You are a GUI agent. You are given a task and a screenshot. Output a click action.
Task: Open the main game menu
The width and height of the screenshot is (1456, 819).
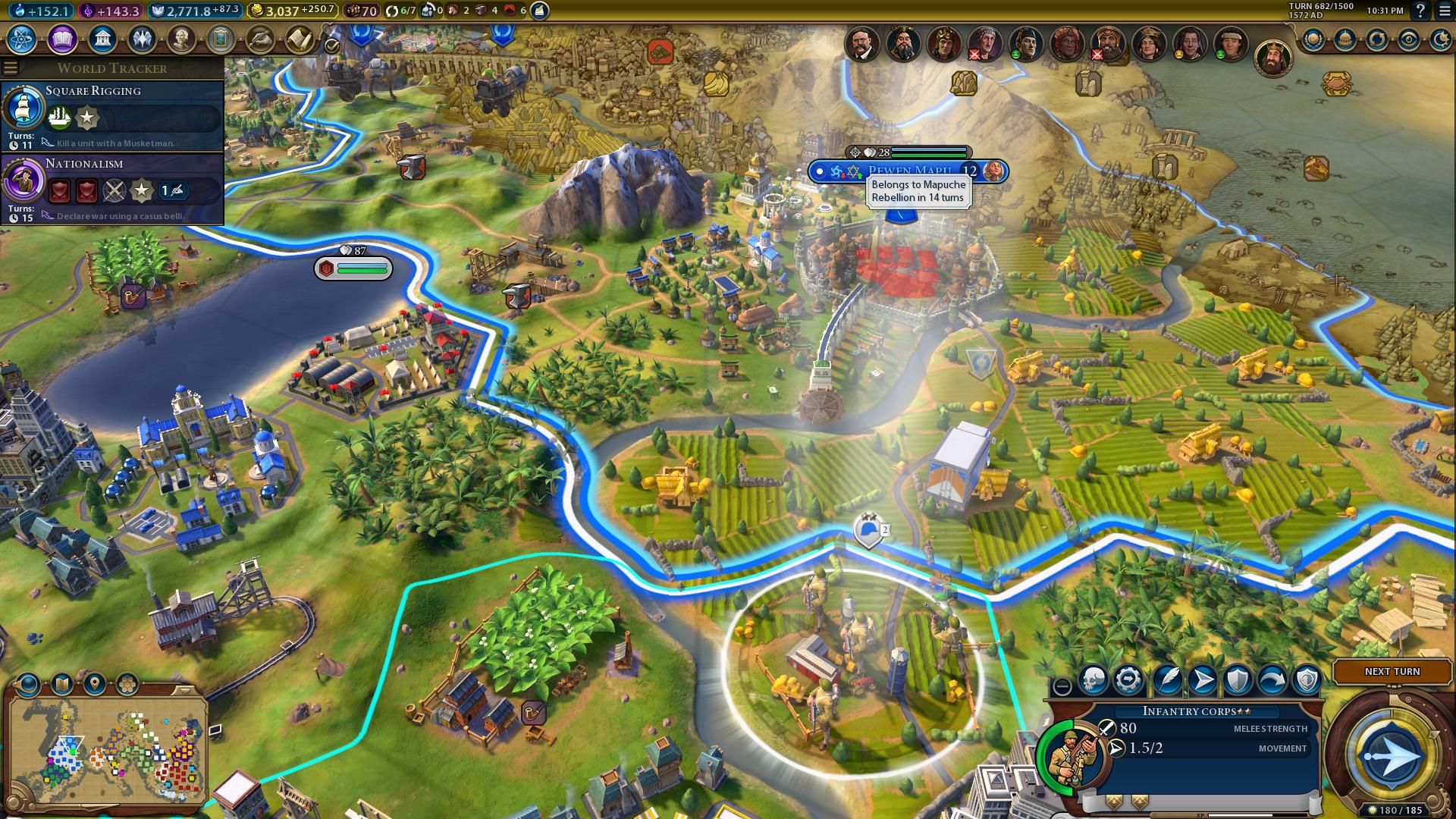(1444, 11)
